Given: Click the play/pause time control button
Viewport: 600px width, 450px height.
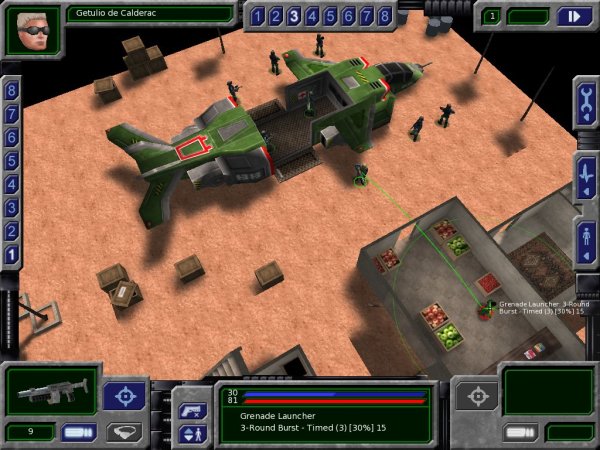Looking at the screenshot, I should pos(572,16).
